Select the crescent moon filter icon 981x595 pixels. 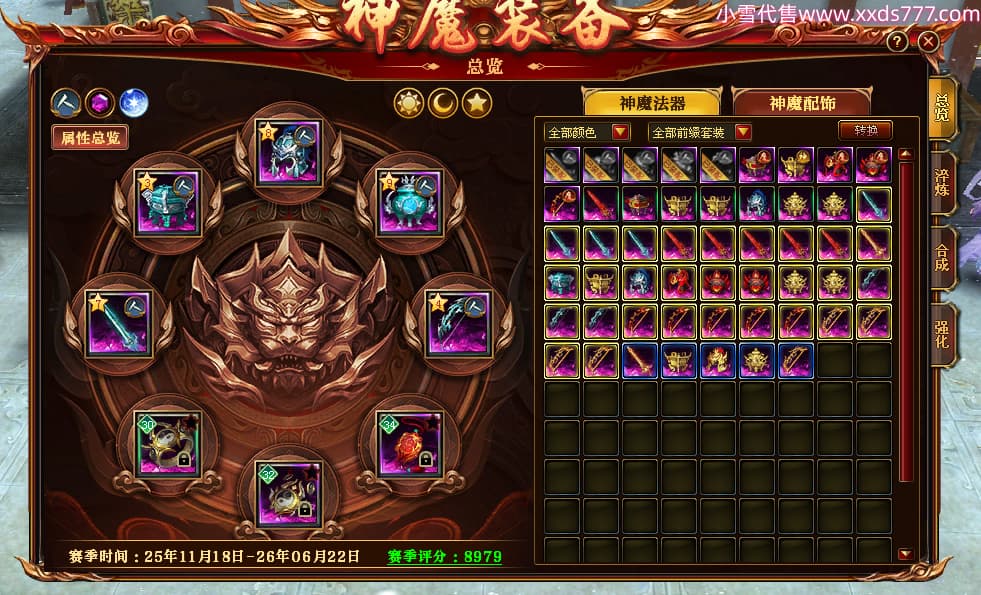coord(443,101)
